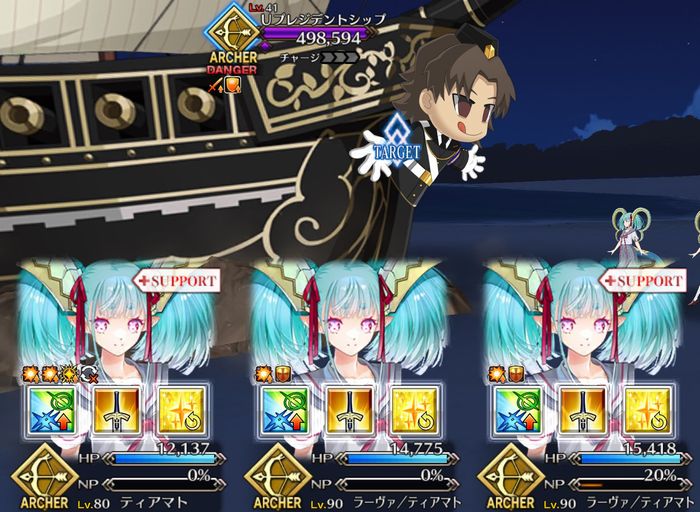Screen dimensions: 700x512
Task: Open the Lv.80 ティアマト servant portrait
Action: point(117,320)
